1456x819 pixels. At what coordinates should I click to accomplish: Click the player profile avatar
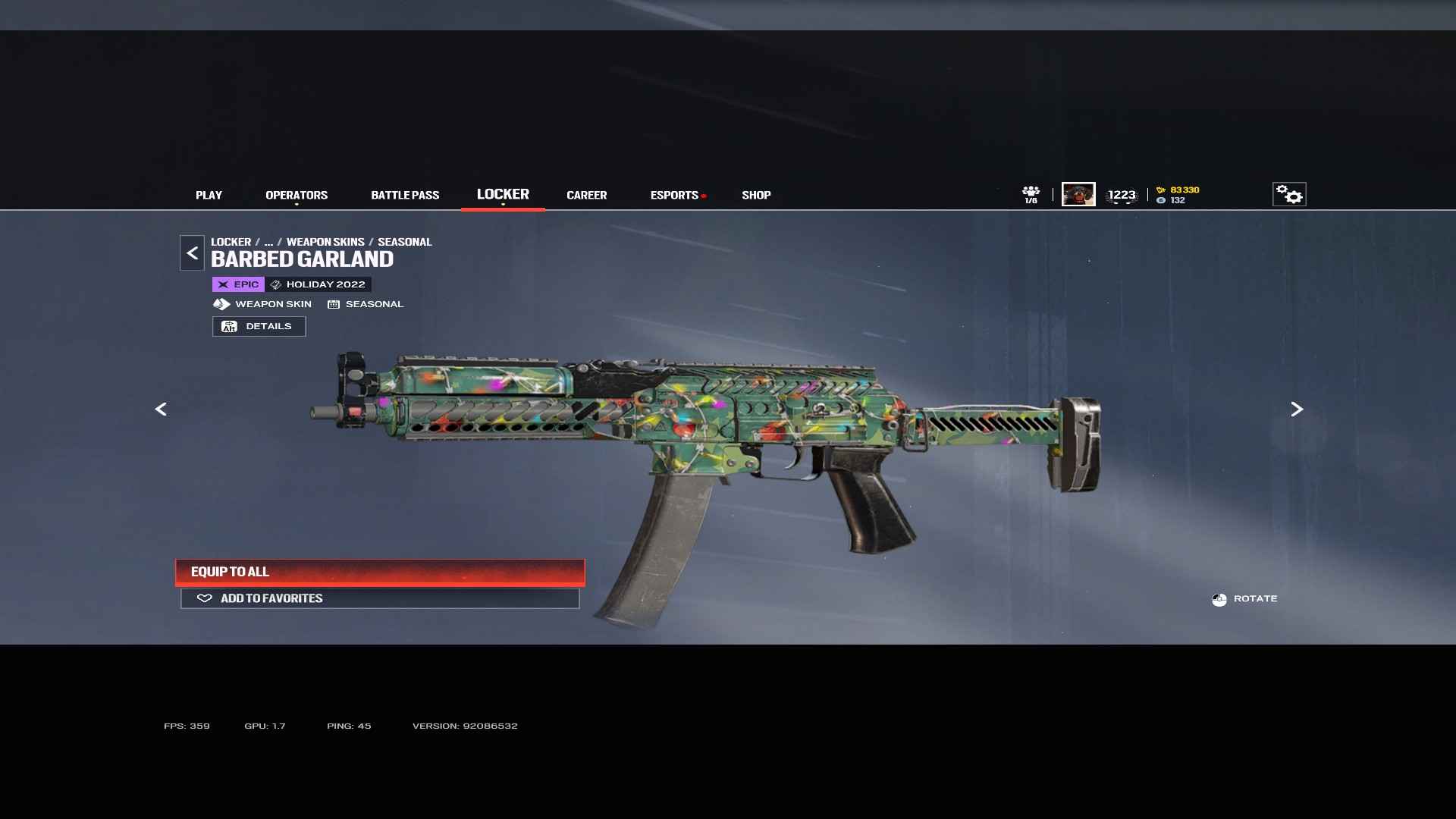1078,194
